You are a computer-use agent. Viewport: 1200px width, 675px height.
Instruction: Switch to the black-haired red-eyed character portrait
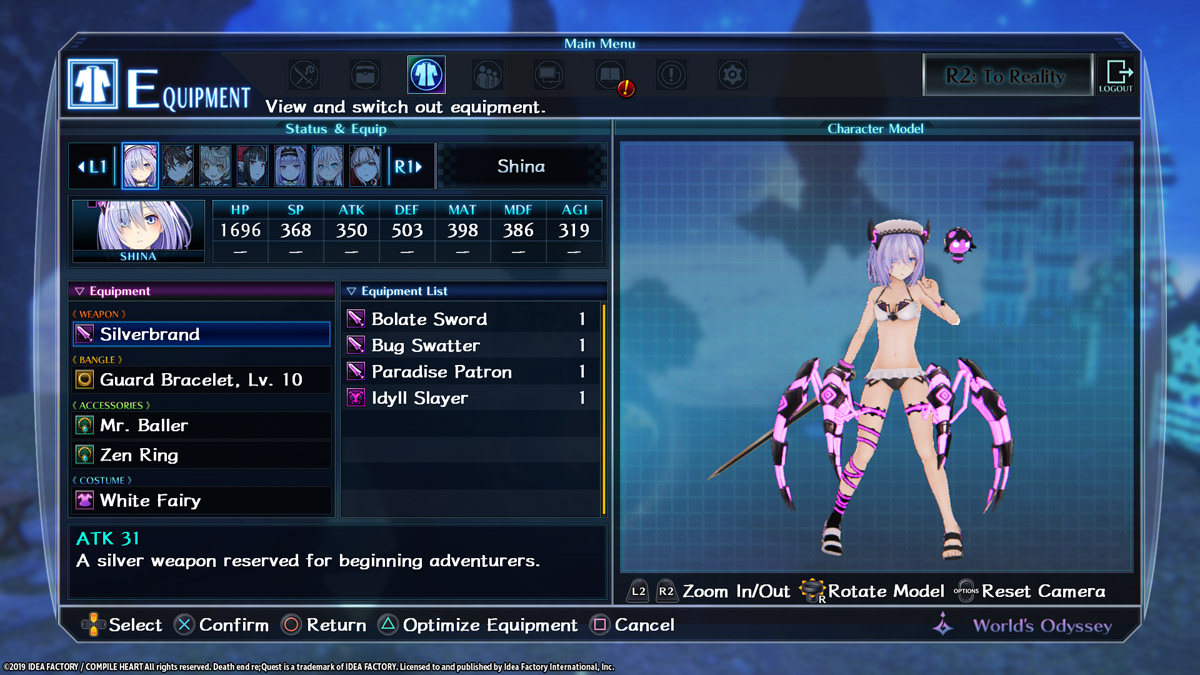point(252,167)
